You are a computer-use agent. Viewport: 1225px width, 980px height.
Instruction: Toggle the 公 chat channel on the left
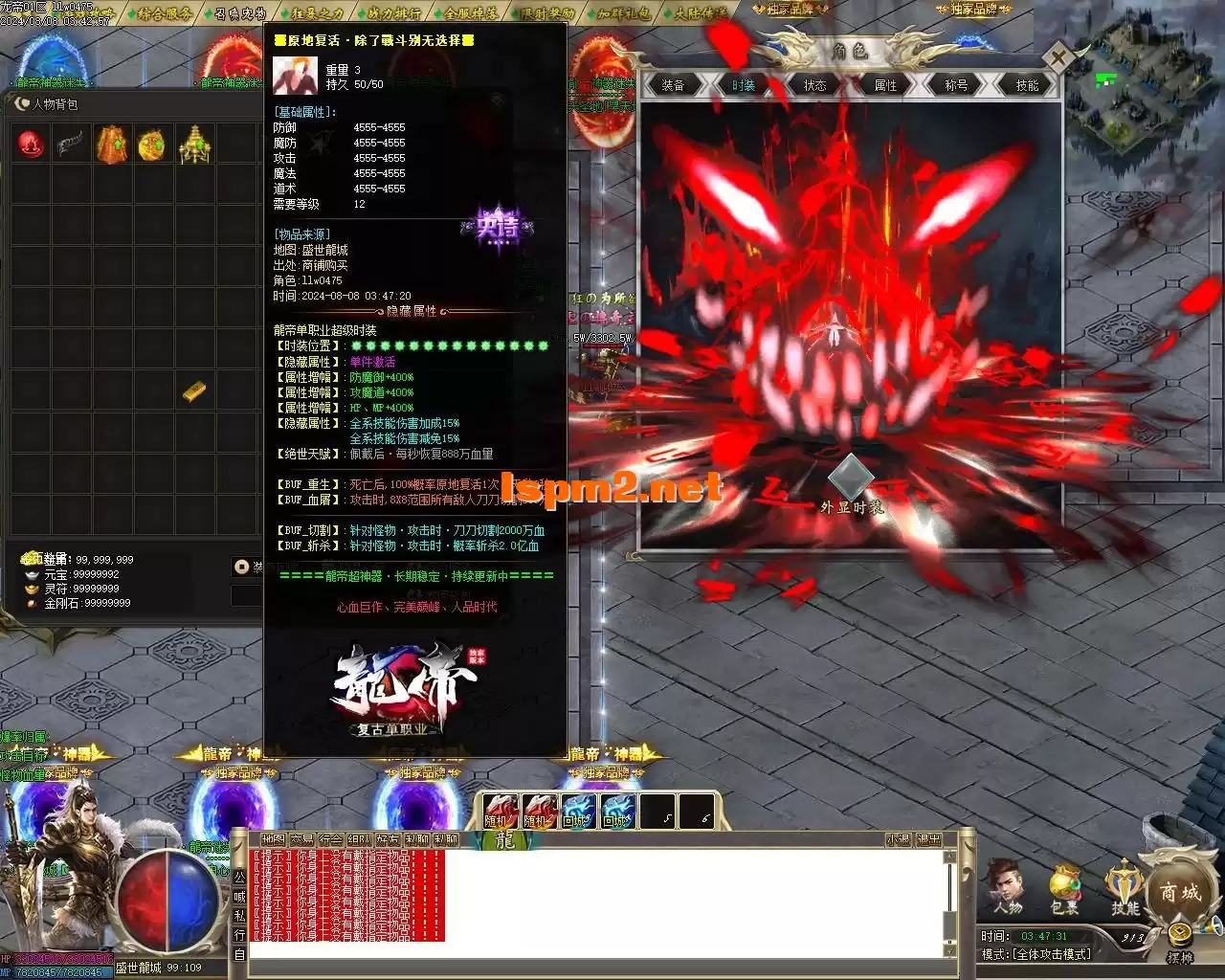pos(240,877)
